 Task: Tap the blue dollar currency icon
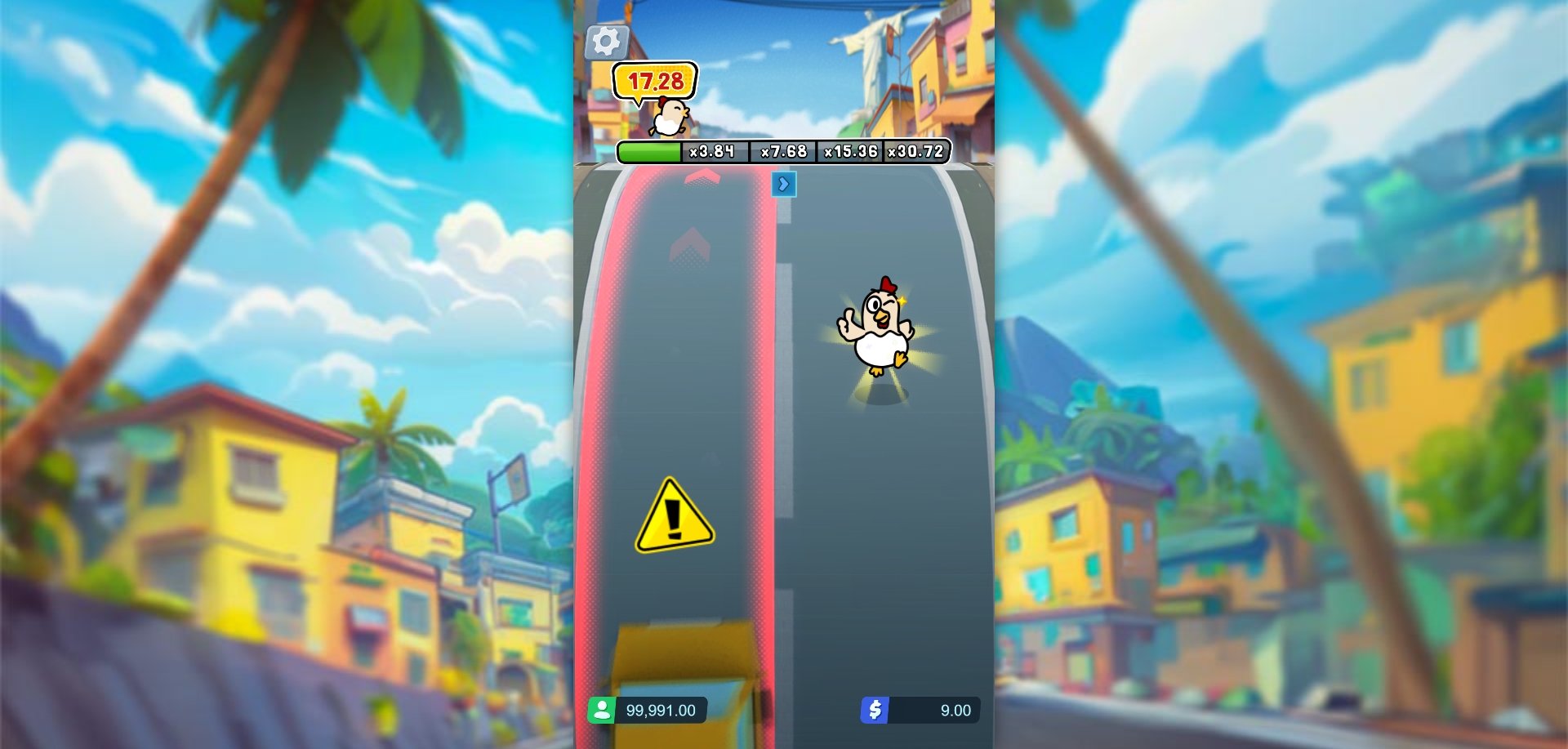875,710
